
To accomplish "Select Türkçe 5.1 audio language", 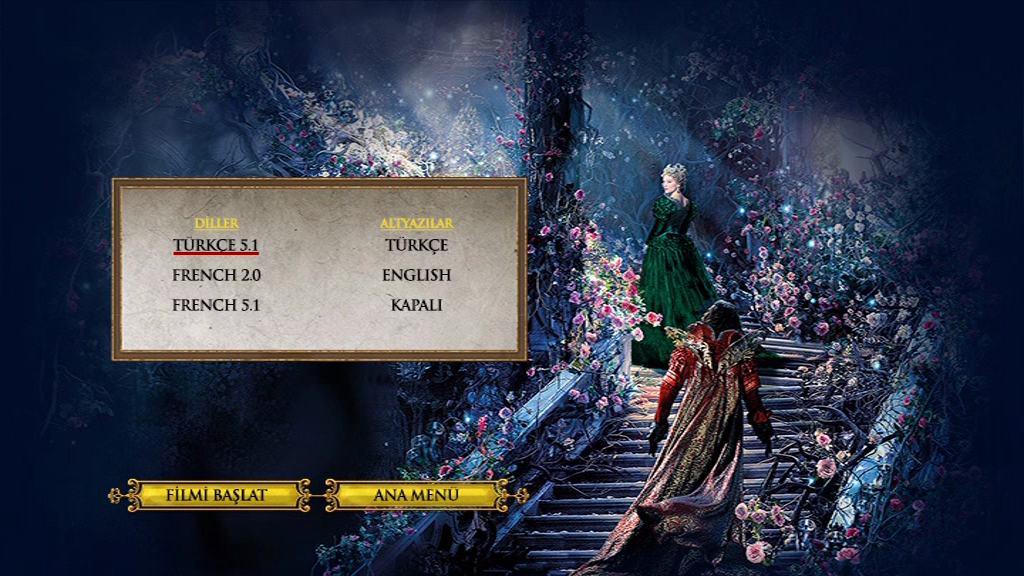I will (x=216, y=245).
